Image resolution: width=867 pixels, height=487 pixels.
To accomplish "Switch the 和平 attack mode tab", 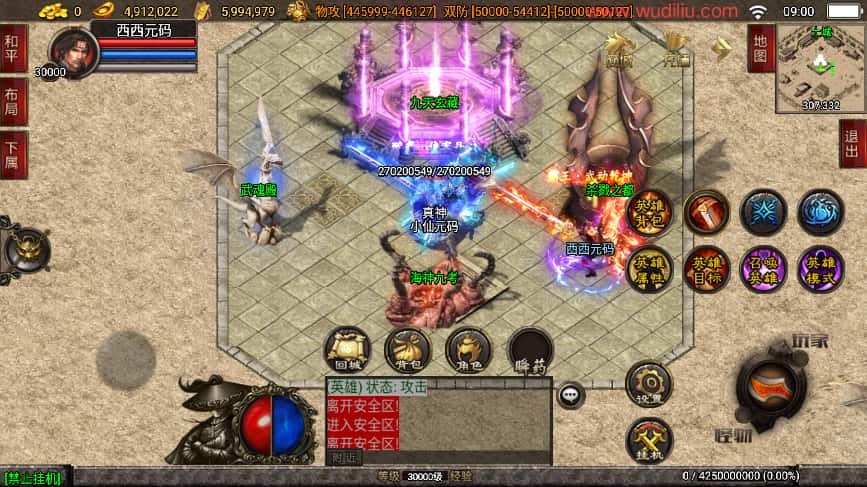I will (x=13, y=47).
